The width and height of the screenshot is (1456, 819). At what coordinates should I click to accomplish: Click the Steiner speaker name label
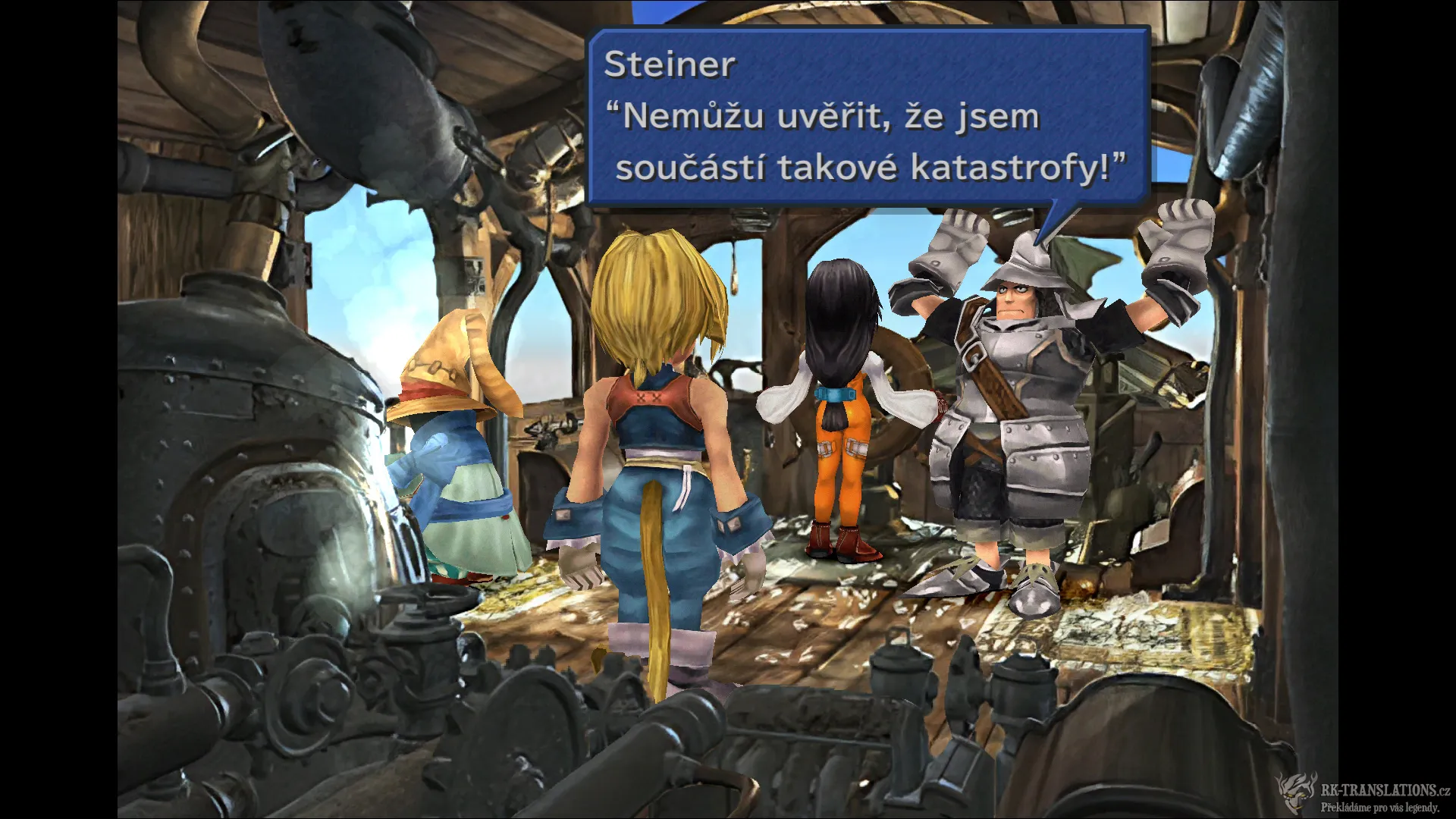[x=667, y=67]
